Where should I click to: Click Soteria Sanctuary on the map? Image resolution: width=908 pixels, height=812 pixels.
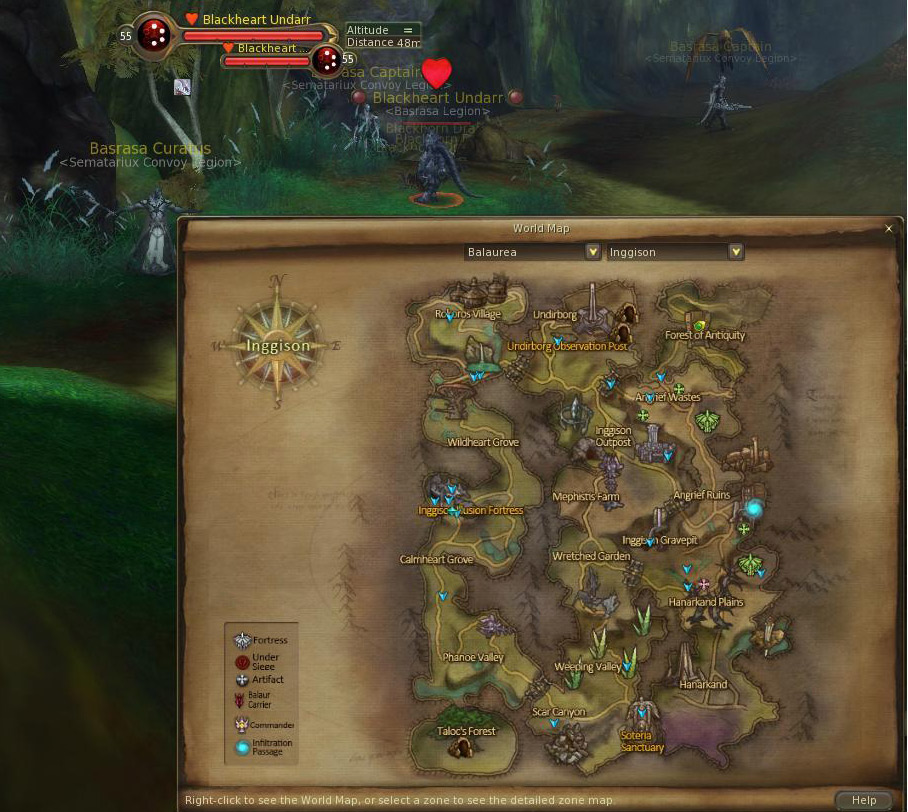click(x=642, y=741)
